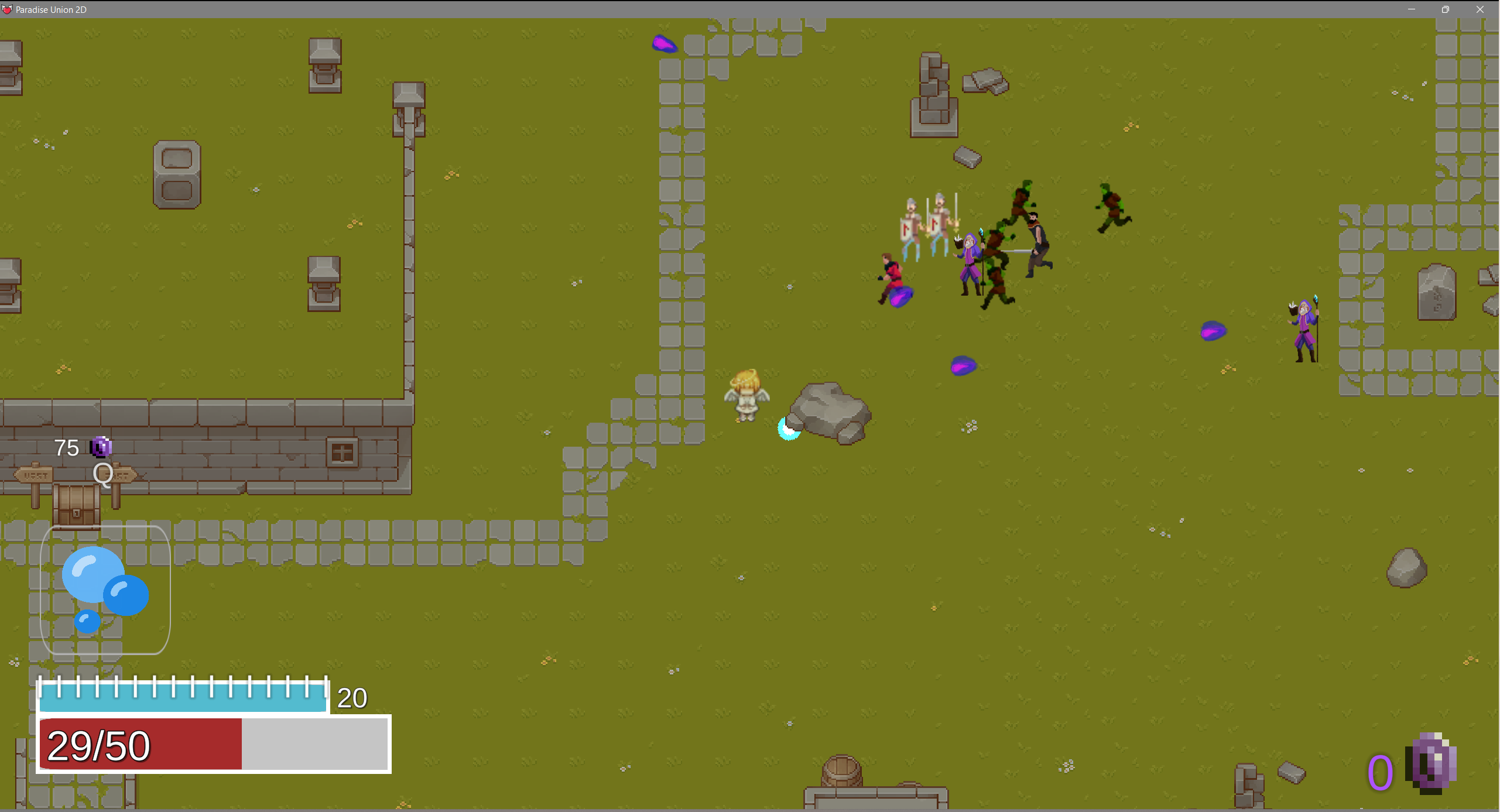Click the gem drop below the battling soldiers
The height and width of the screenshot is (812, 1500).
(963, 366)
